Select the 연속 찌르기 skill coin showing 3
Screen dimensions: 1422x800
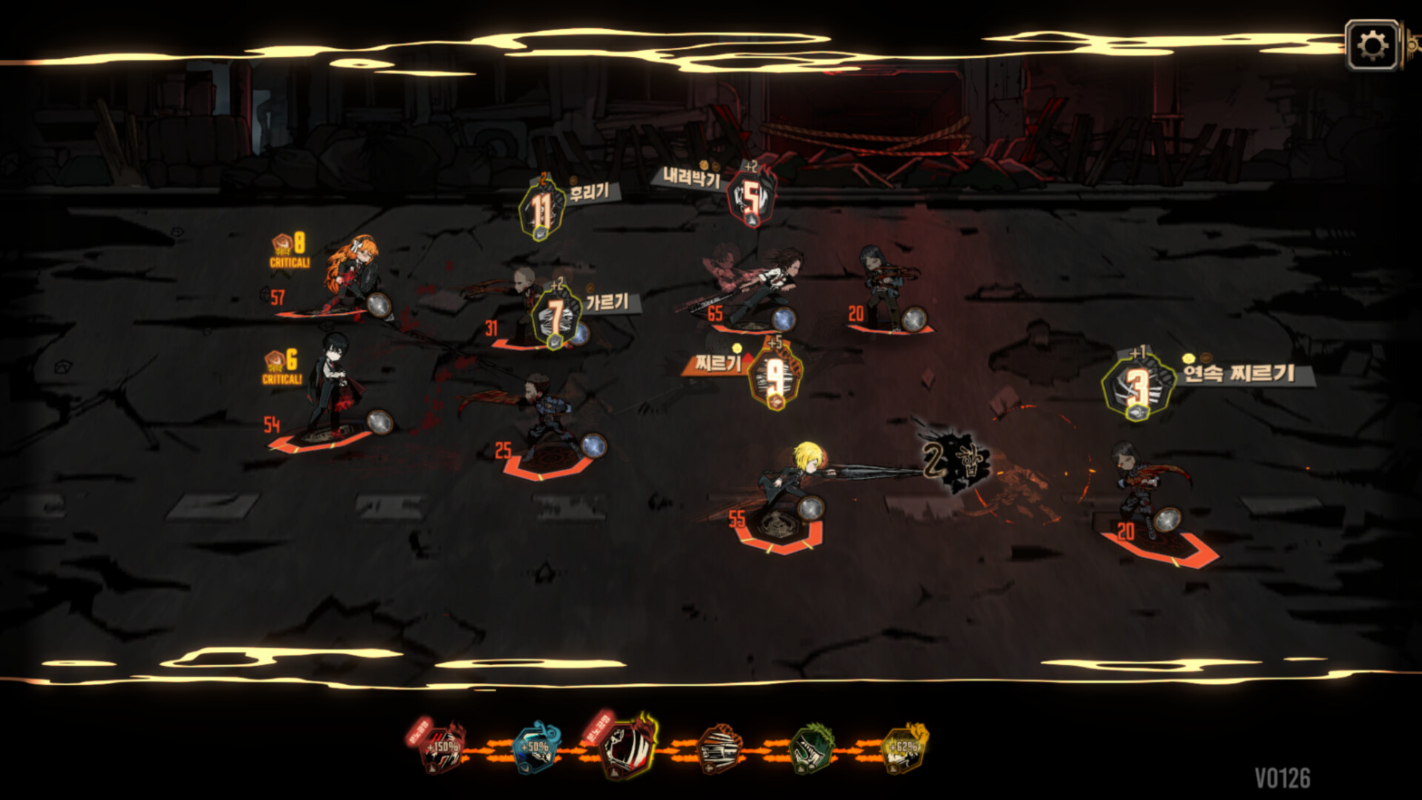[1140, 385]
